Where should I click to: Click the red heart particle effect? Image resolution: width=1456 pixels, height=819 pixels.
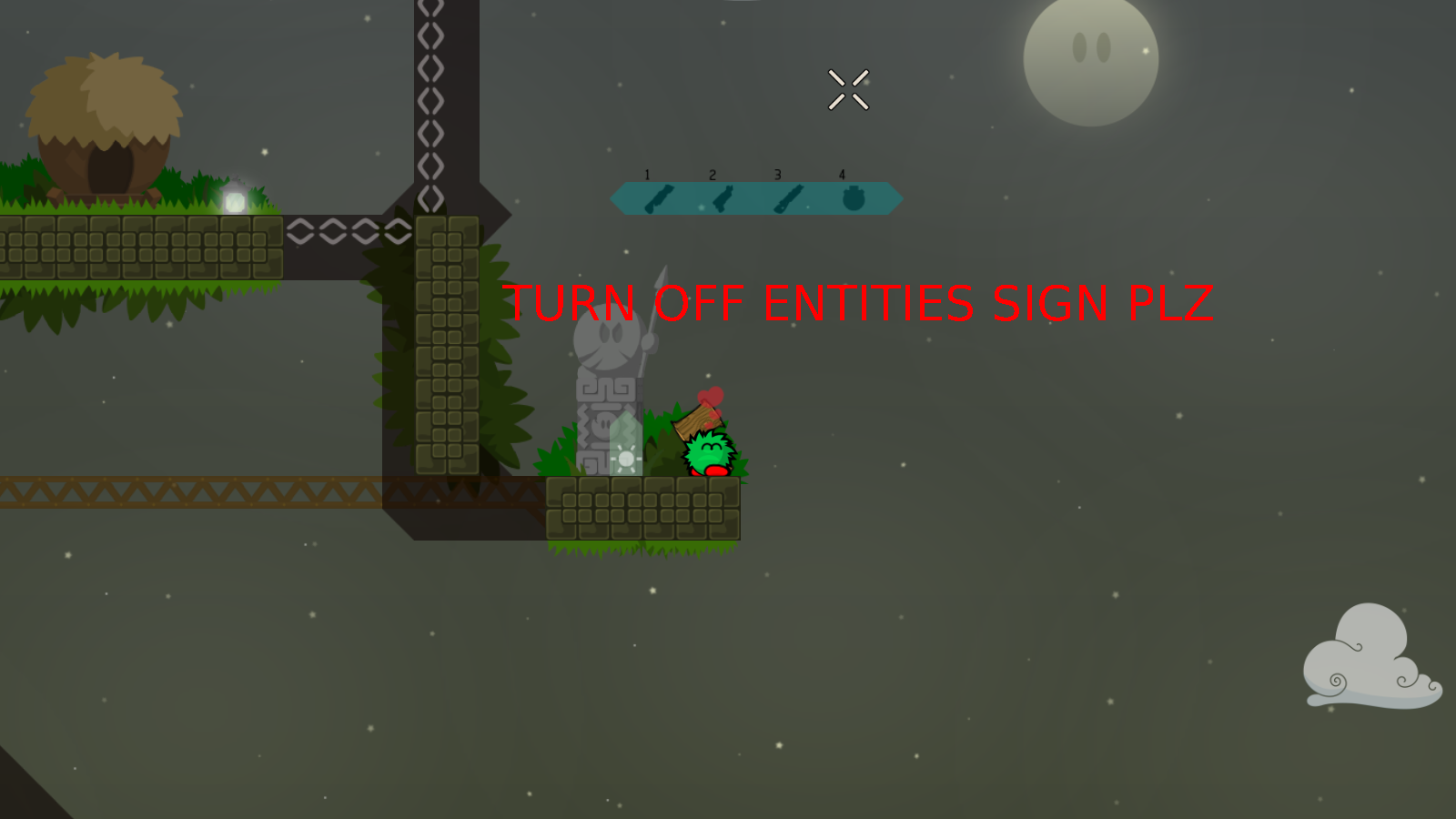tap(712, 395)
